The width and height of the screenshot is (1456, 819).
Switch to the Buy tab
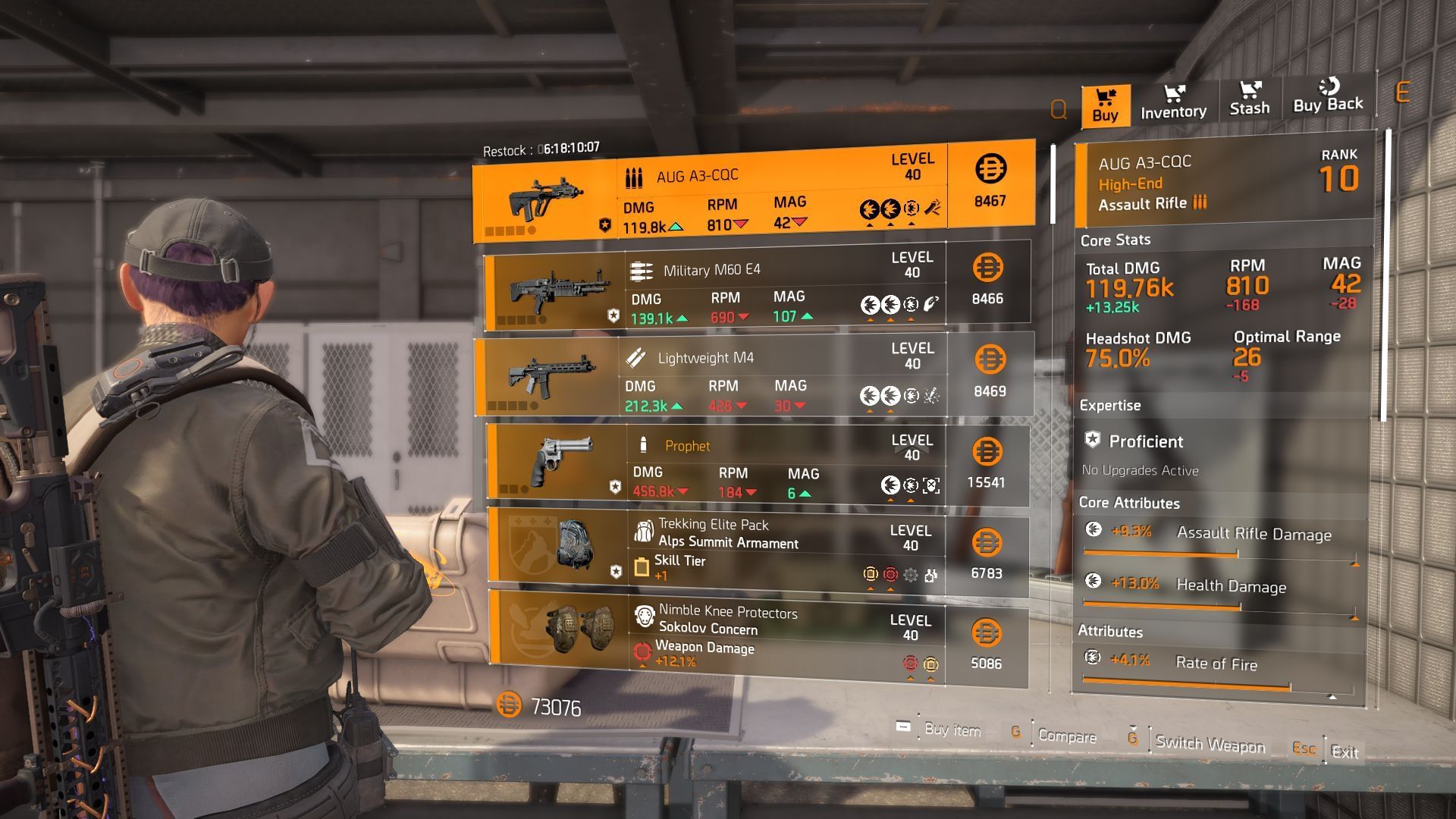click(x=1105, y=105)
